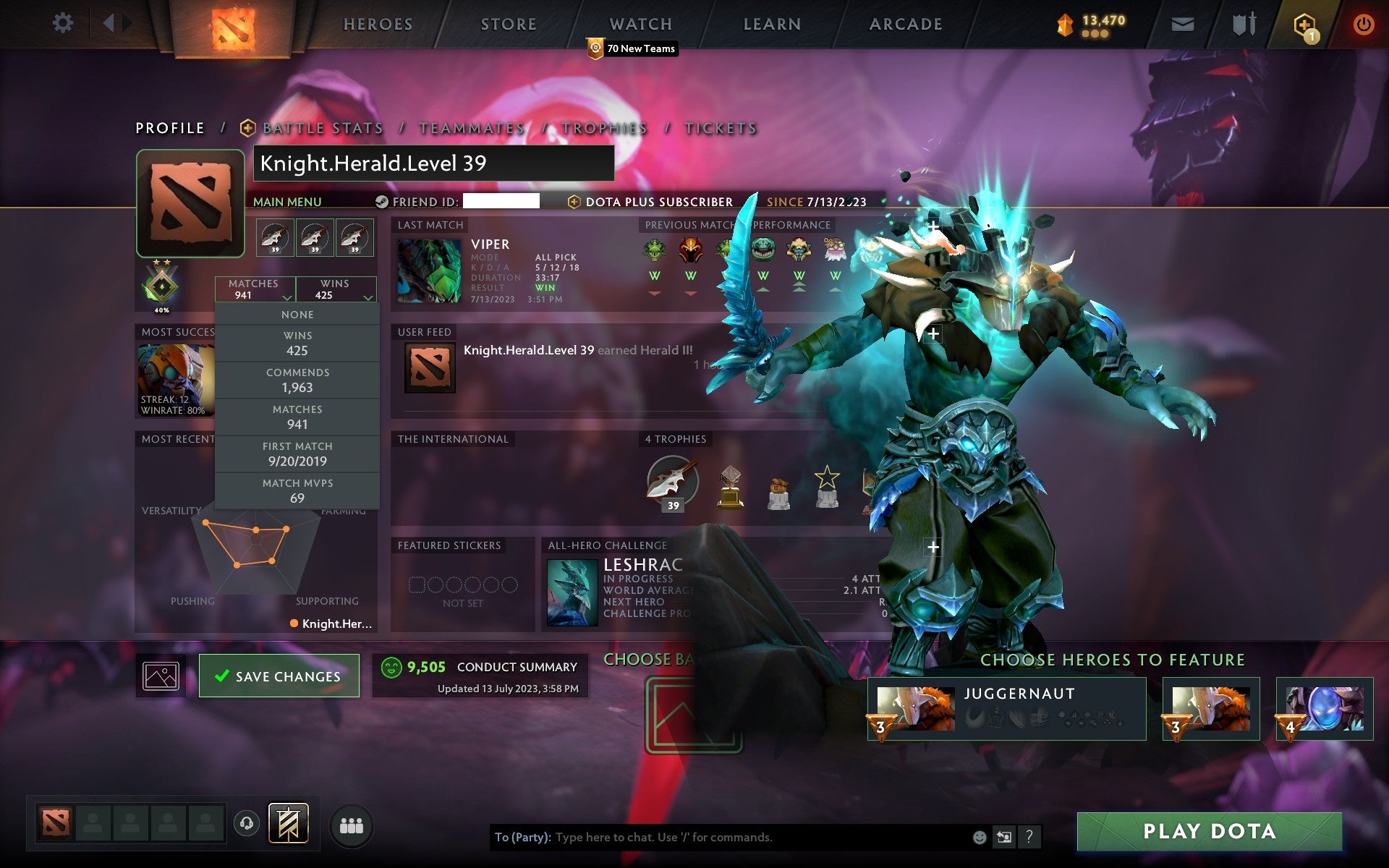This screenshot has width=1389, height=868.
Task: Open the friends list icon
Action: pos(350,824)
